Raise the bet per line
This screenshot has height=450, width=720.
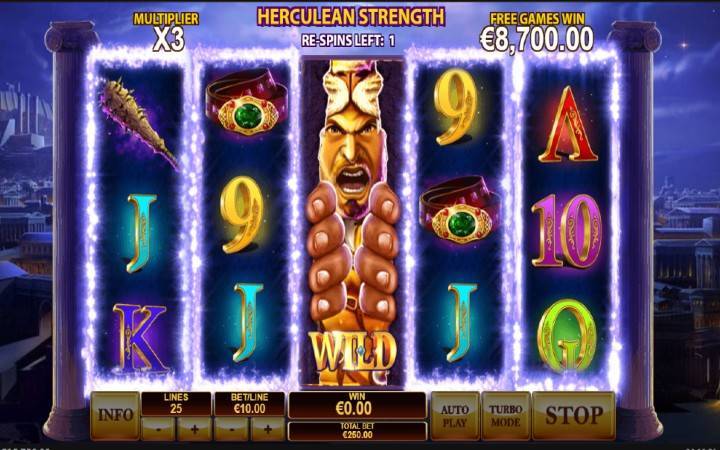click(x=268, y=429)
